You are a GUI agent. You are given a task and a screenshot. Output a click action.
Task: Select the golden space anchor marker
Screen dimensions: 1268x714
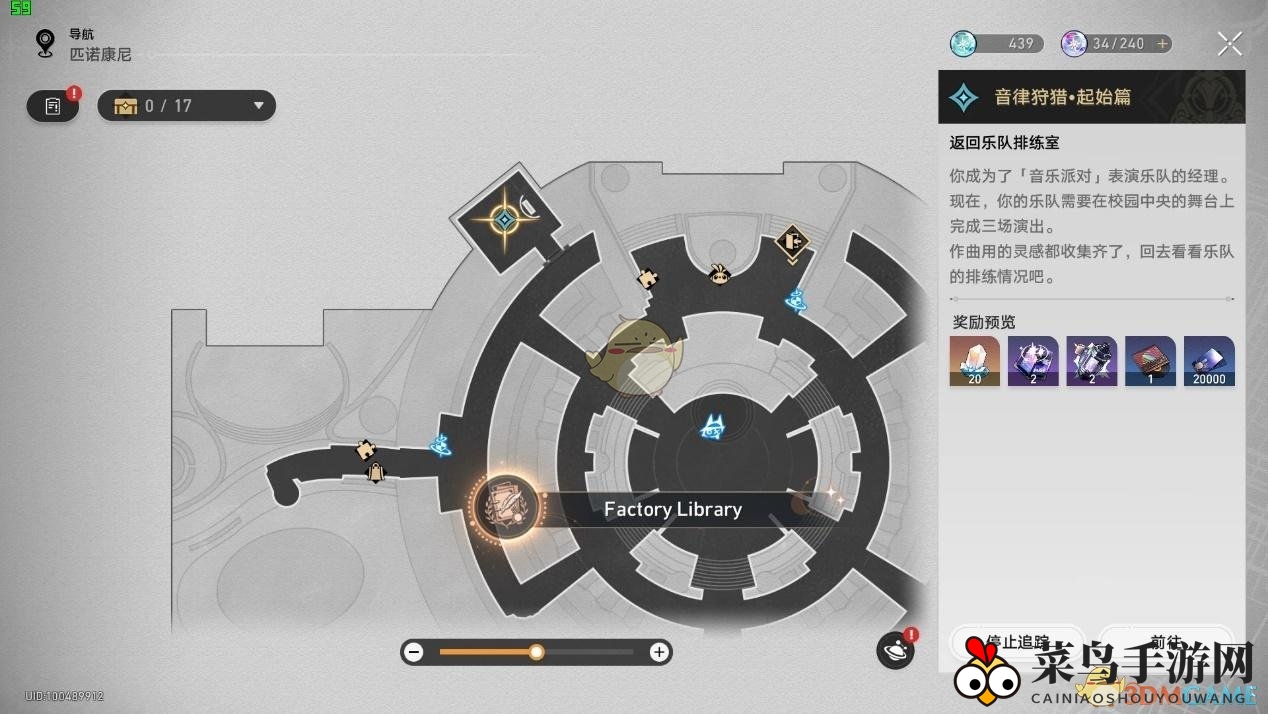(x=505, y=218)
